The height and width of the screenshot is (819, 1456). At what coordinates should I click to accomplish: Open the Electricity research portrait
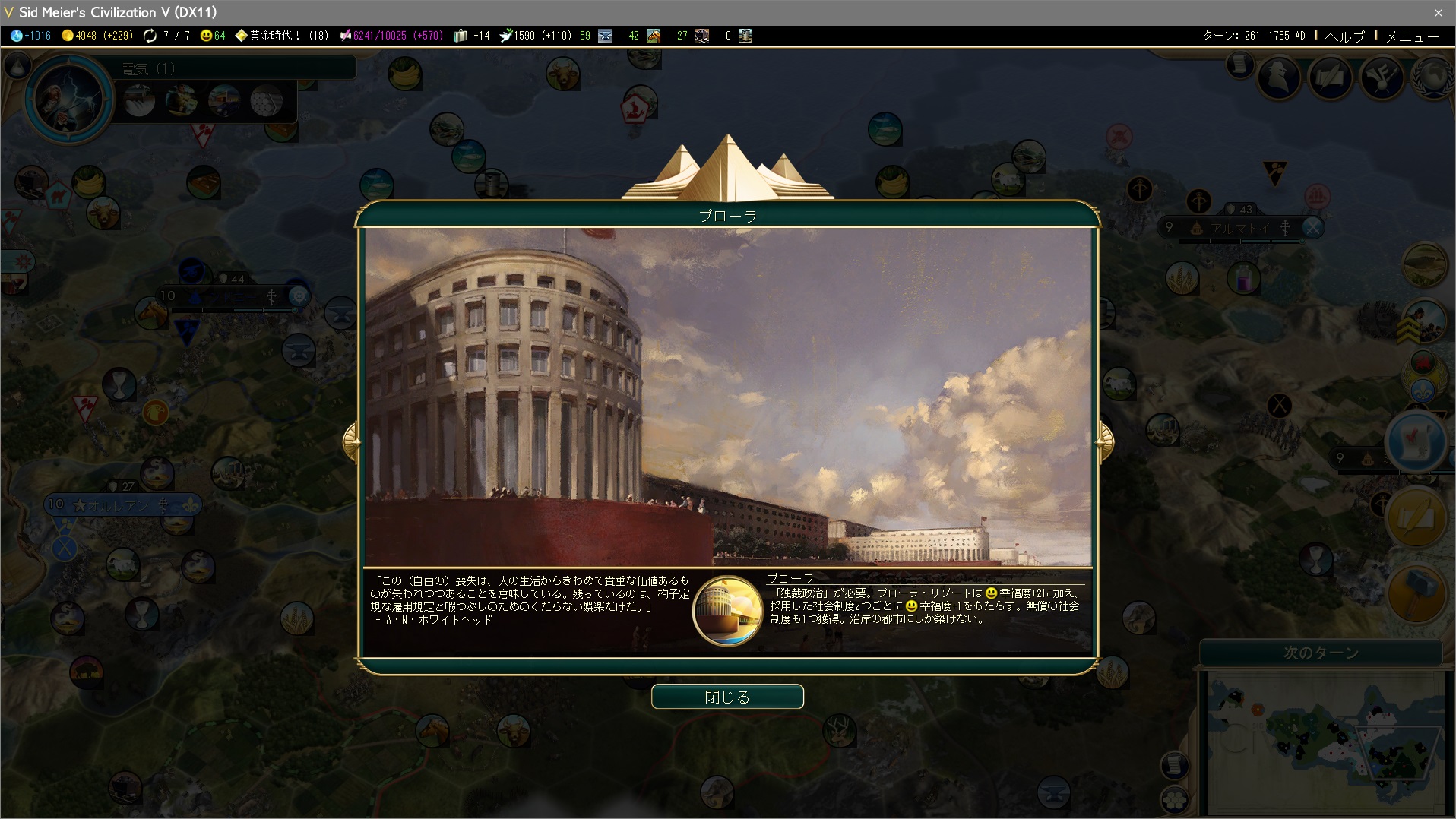68,99
